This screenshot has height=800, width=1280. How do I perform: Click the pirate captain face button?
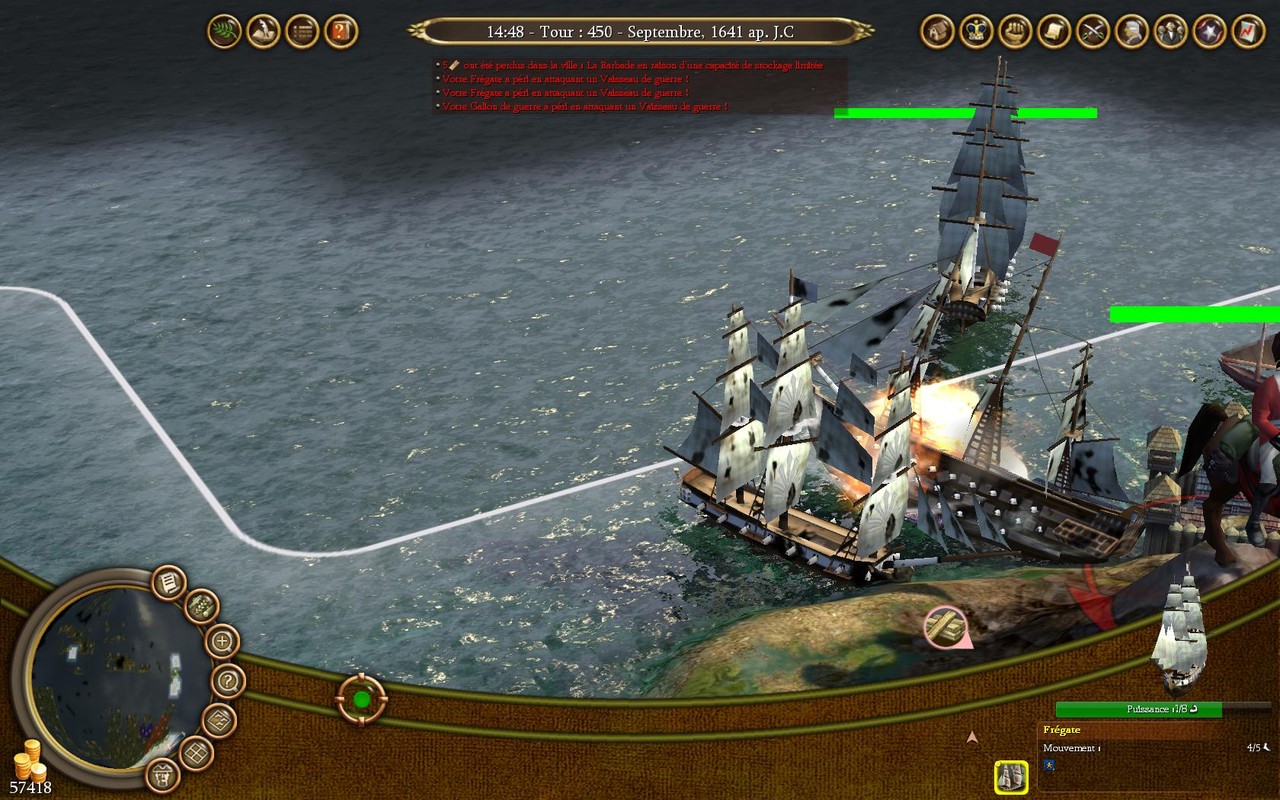coord(163,774)
